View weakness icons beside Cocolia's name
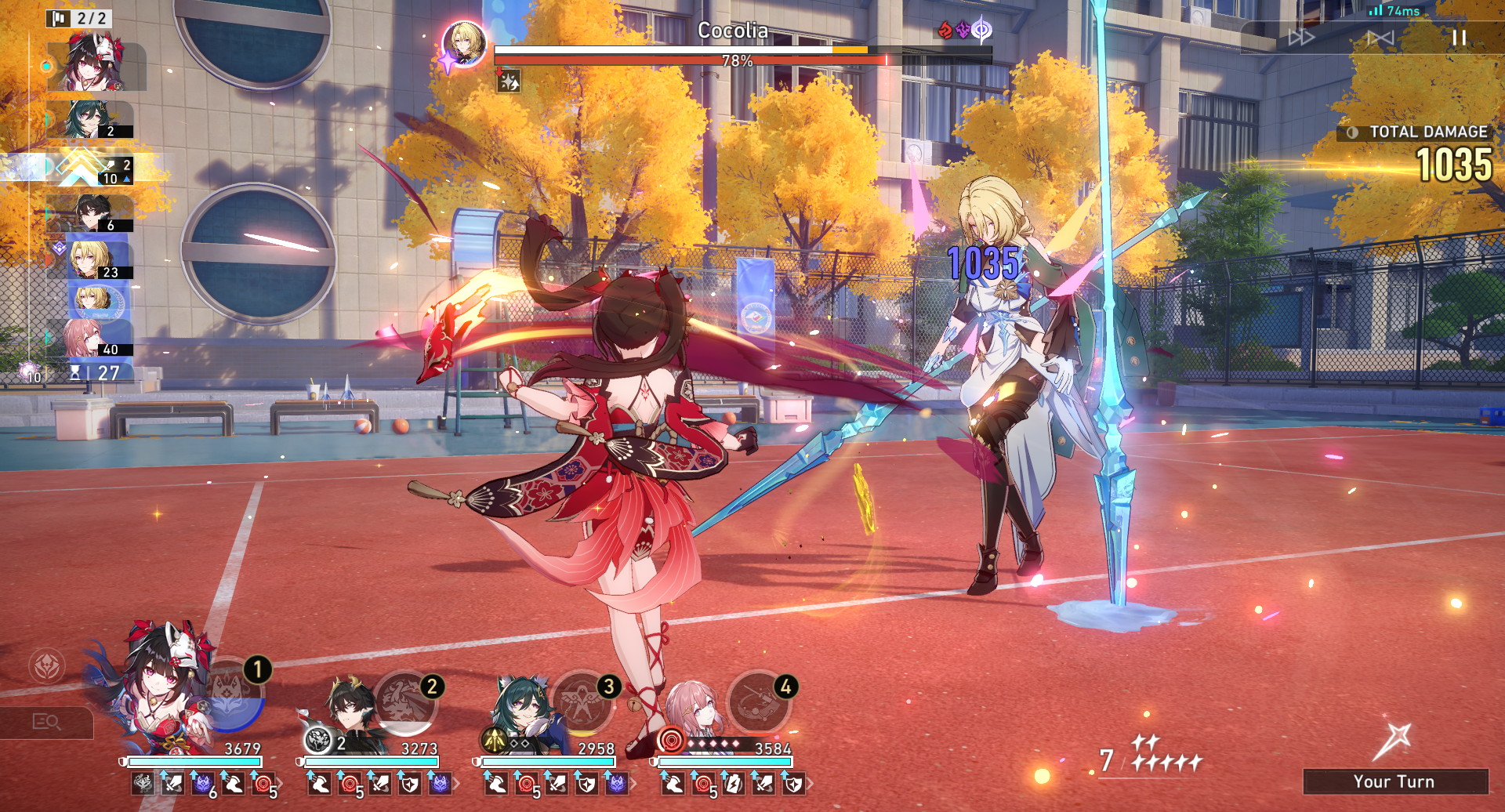The height and width of the screenshot is (812, 1505). coord(965,31)
